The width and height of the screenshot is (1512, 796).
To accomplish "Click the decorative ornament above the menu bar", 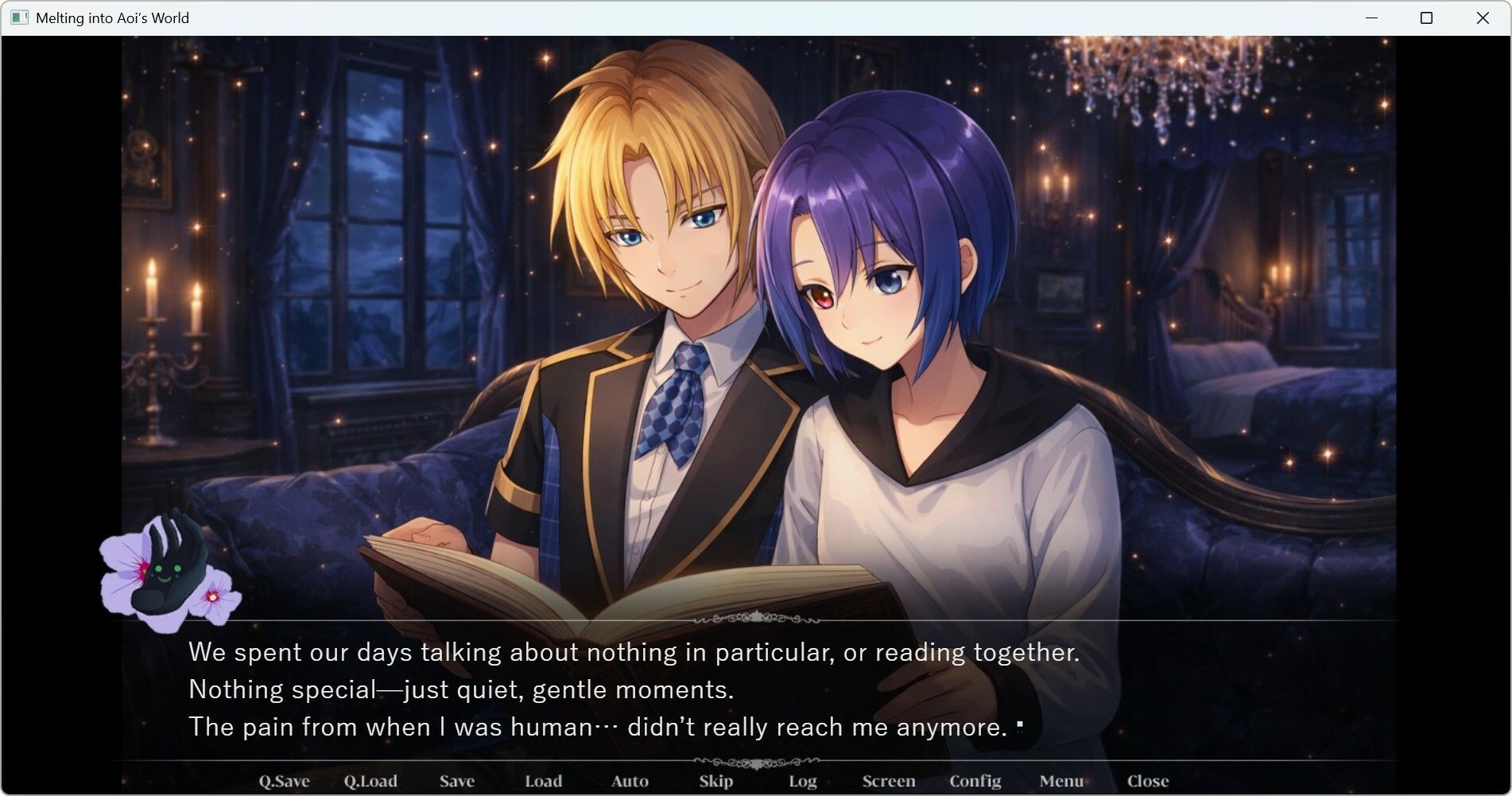I will click(x=755, y=760).
